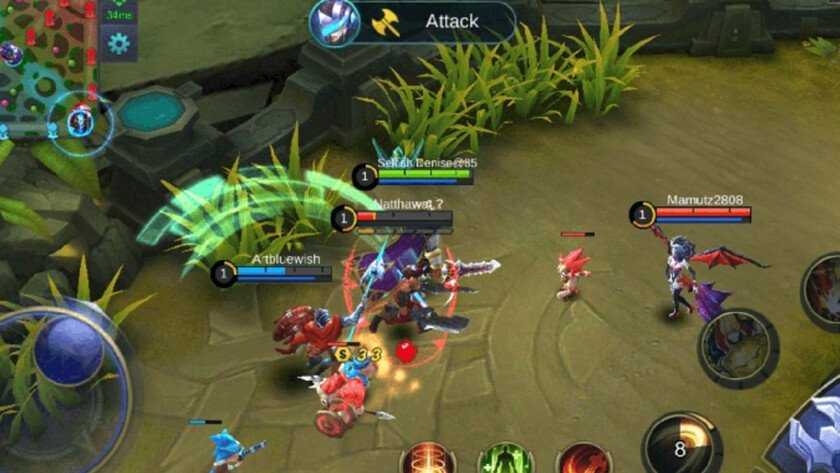The height and width of the screenshot is (473, 840).
Task: Open settings with the gear icon
Action: (x=120, y=42)
